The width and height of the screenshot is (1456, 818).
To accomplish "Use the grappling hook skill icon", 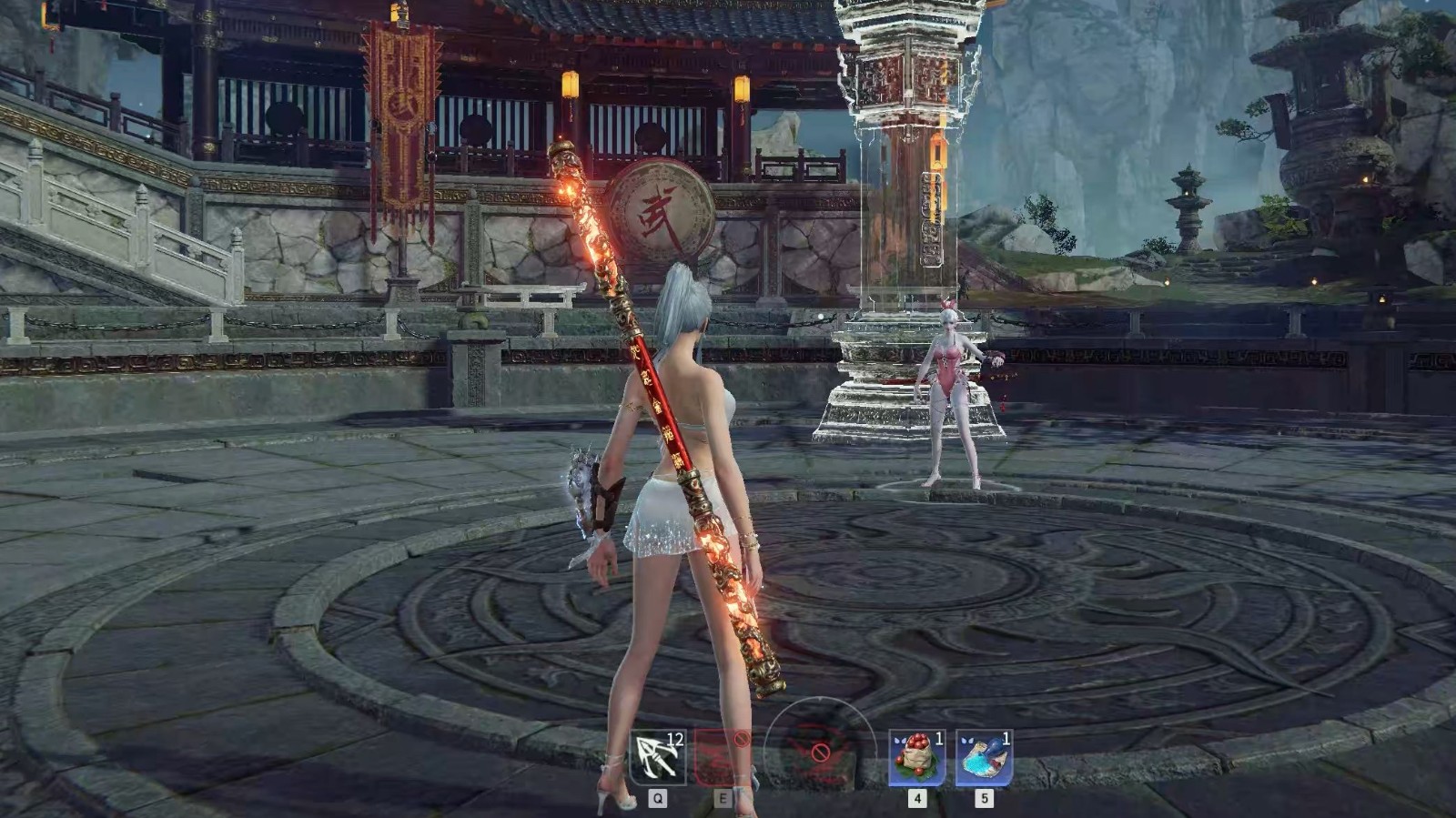I will [657, 757].
